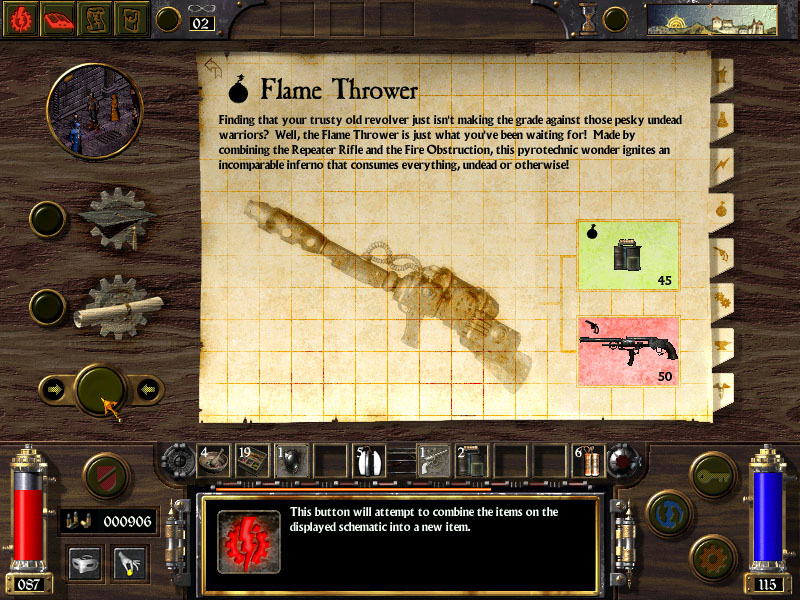Screen dimensions: 800x600
Task: Go to the next schematic with the right arrow
Action: pos(148,389)
